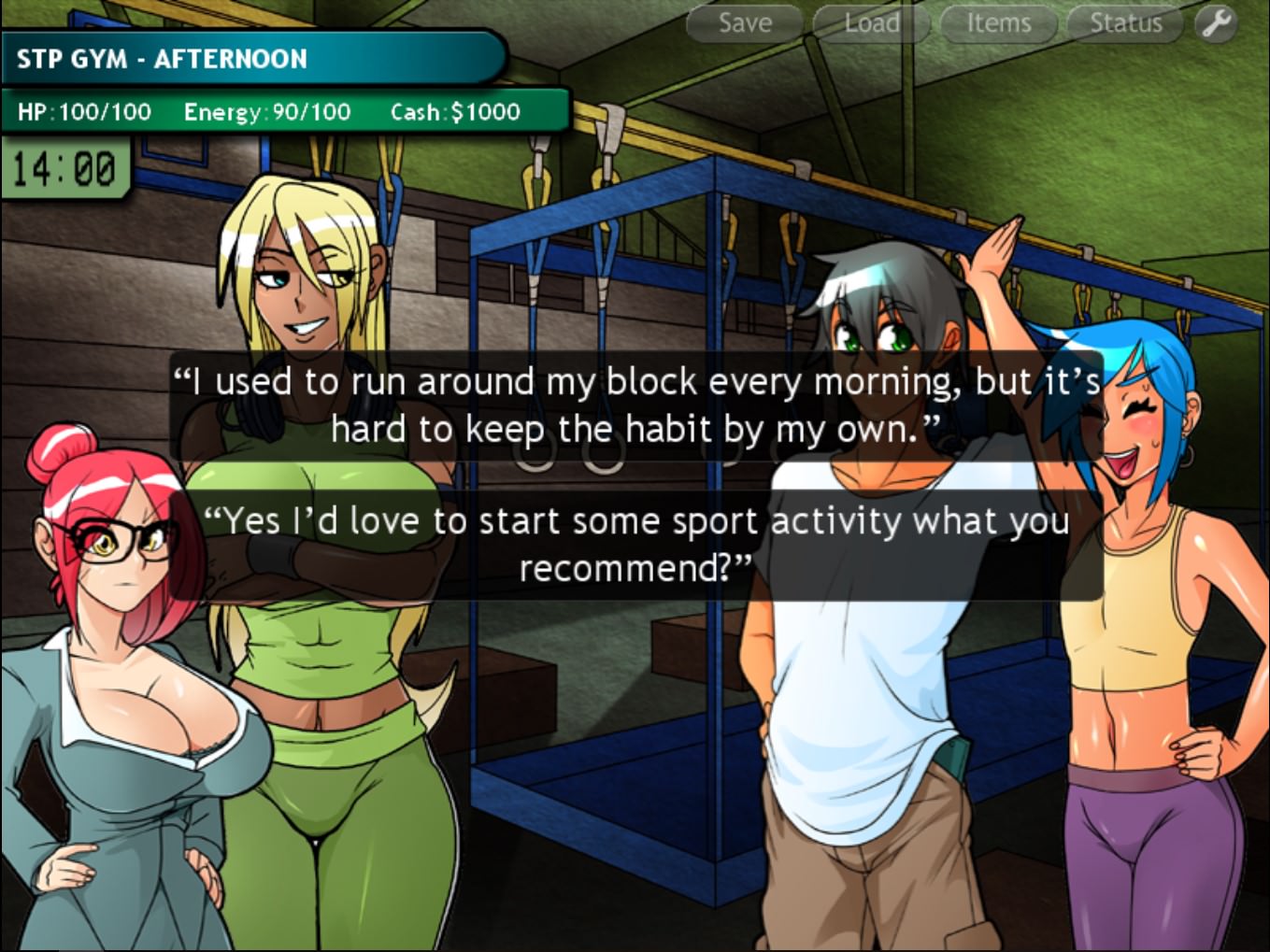The height and width of the screenshot is (952, 1270).
Task: Select the "Yes I'd love to start" reply
Action: point(635,545)
